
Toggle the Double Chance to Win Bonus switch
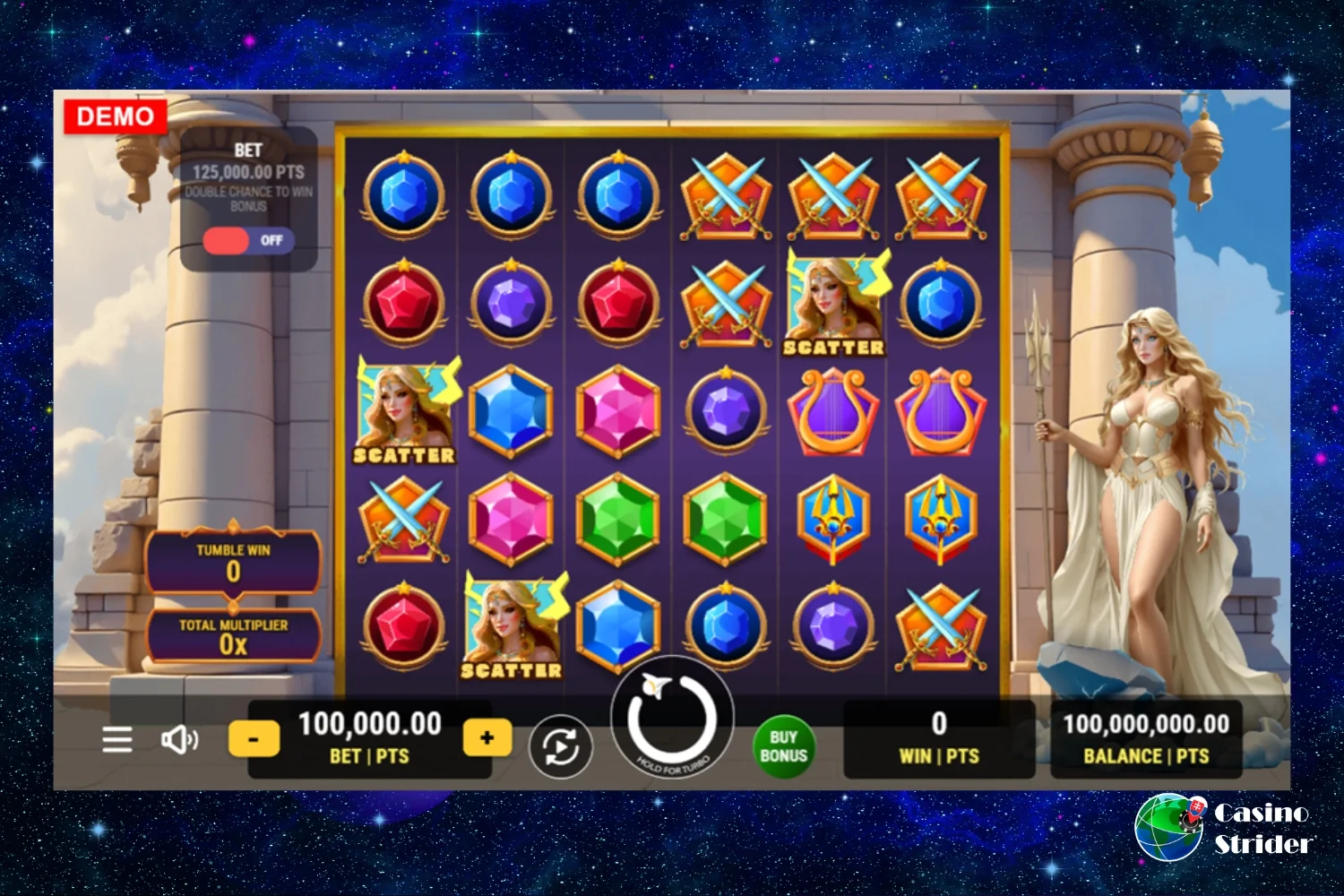[x=248, y=240]
